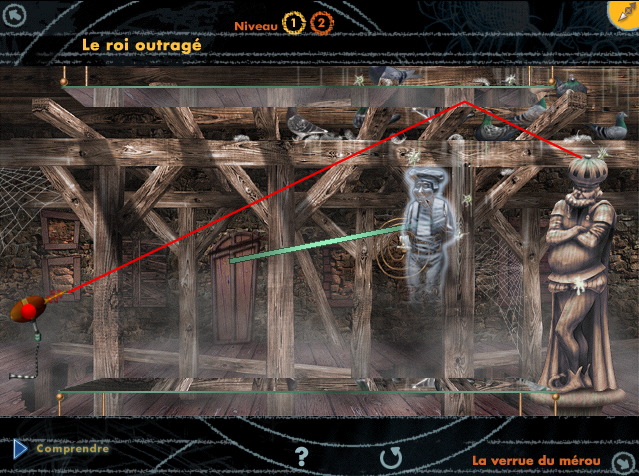The height and width of the screenshot is (476, 639).
Task: Click the yellow pencil icon in the corner
Action: tap(622, 13)
